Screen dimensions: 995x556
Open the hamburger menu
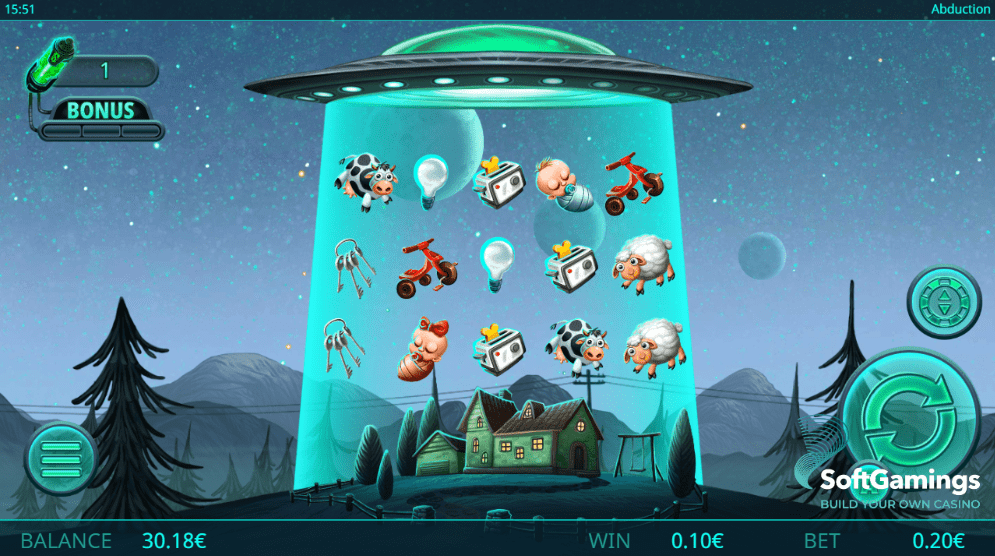(61, 460)
